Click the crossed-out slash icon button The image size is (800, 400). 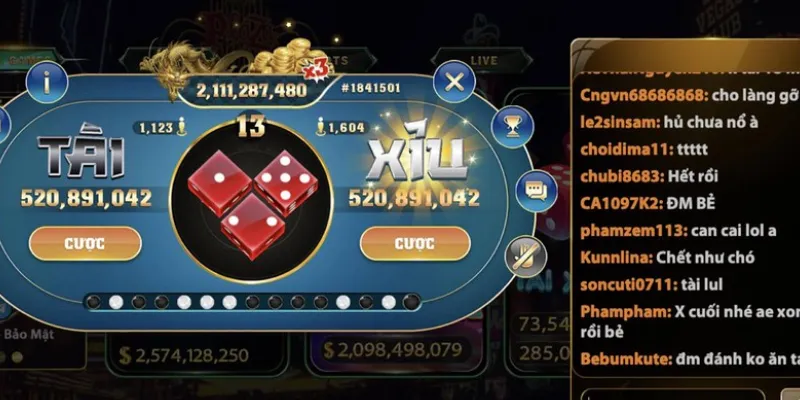[x=521, y=252]
